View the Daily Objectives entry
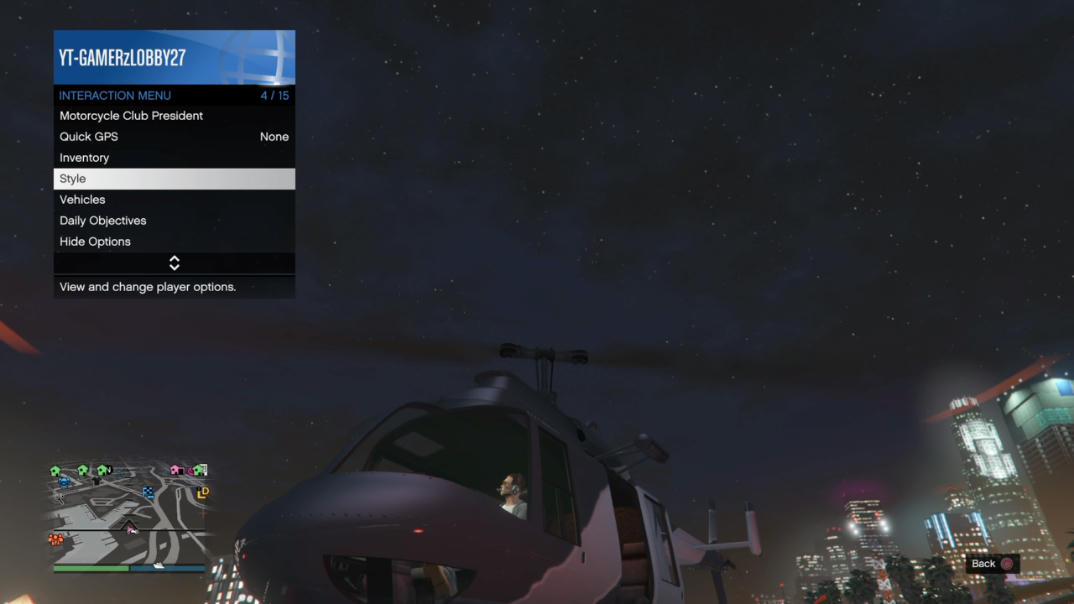The width and height of the screenshot is (1074, 604). [x=173, y=221]
